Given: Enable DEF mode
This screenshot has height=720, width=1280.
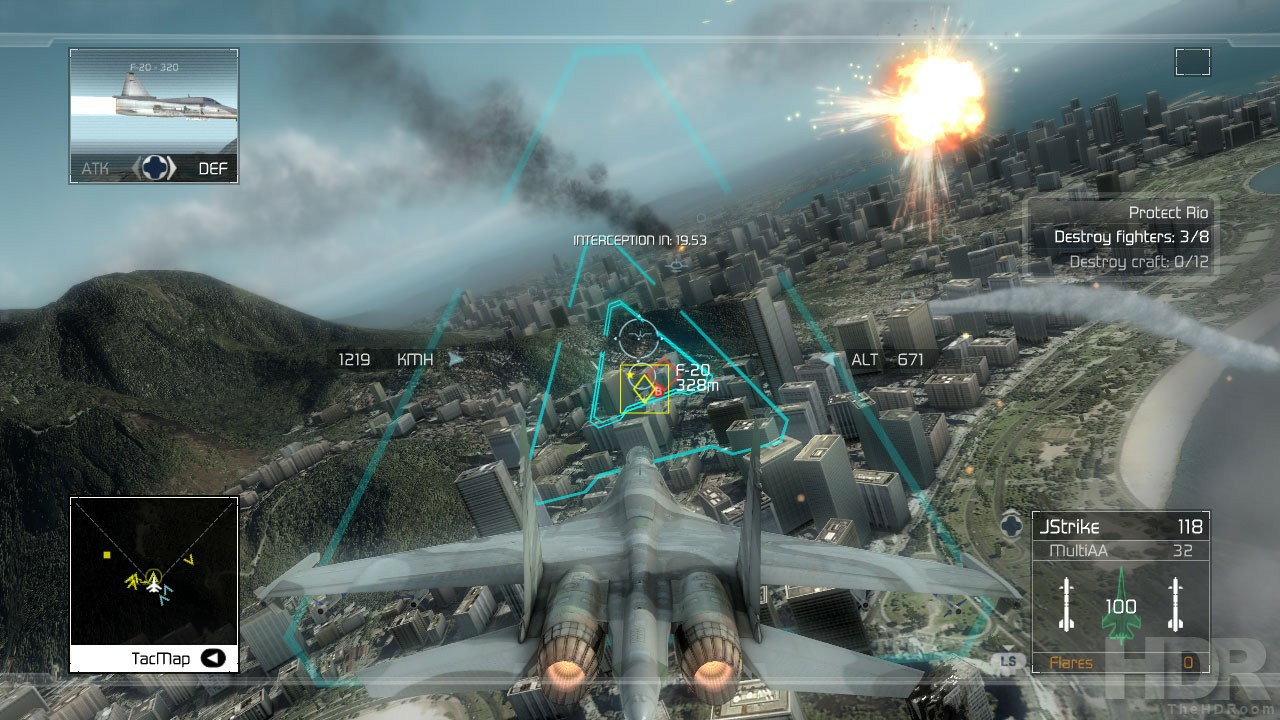Looking at the screenshot, I should [x=215, y=168].
